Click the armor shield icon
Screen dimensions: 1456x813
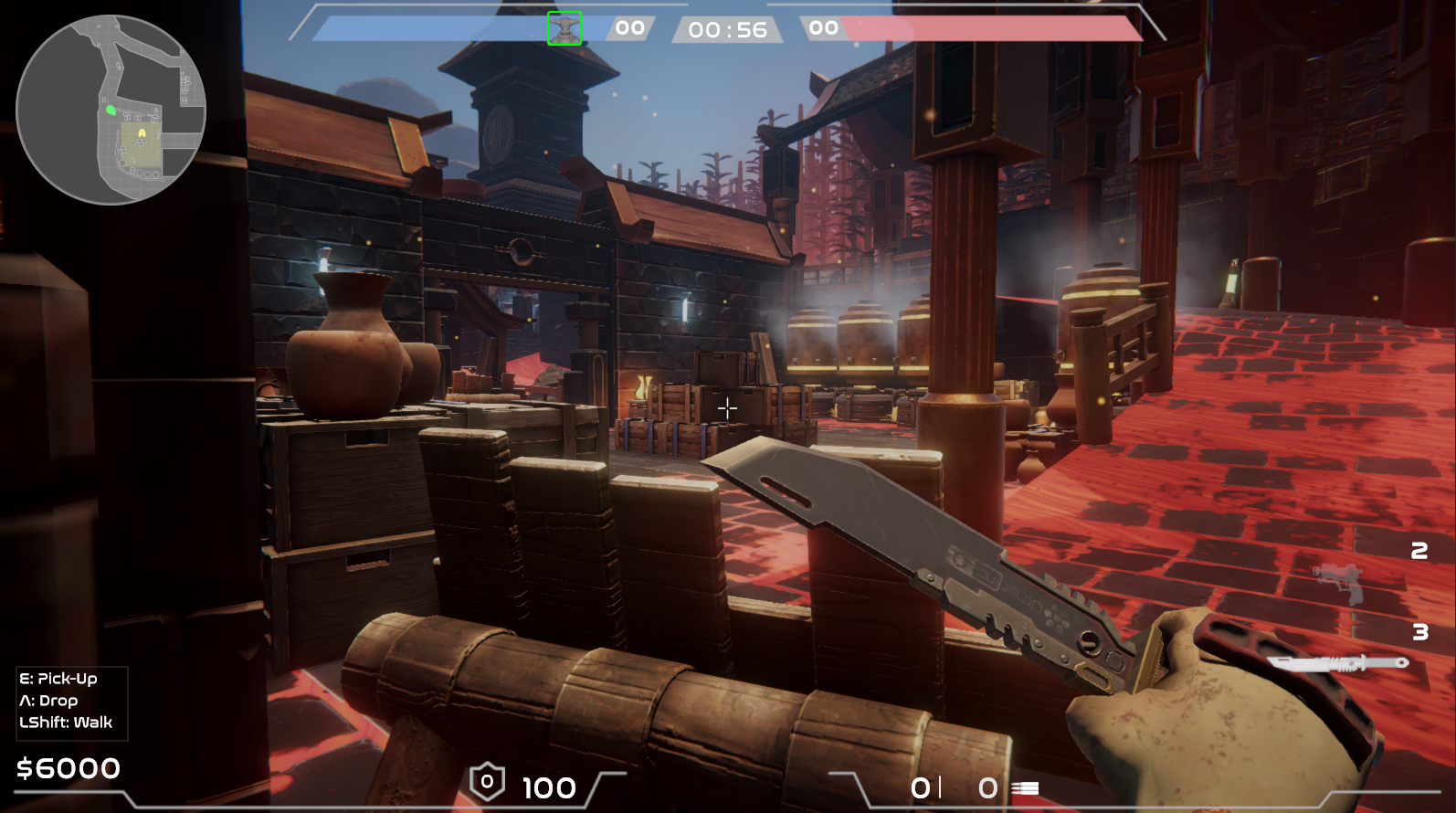point(487,782)
